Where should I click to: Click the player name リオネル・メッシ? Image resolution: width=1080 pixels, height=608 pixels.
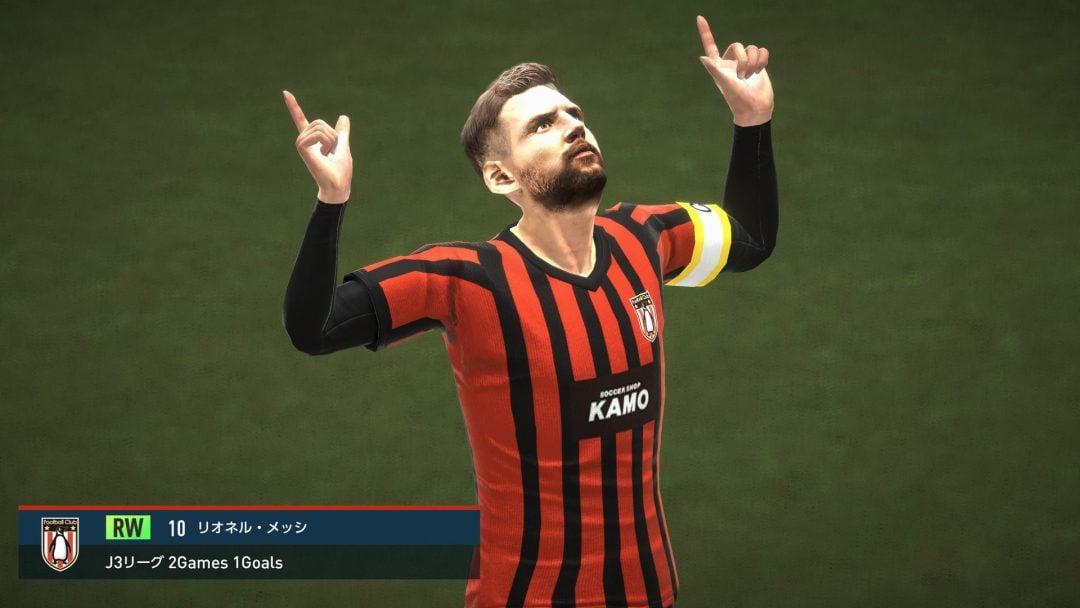click(x=252, y=527)
